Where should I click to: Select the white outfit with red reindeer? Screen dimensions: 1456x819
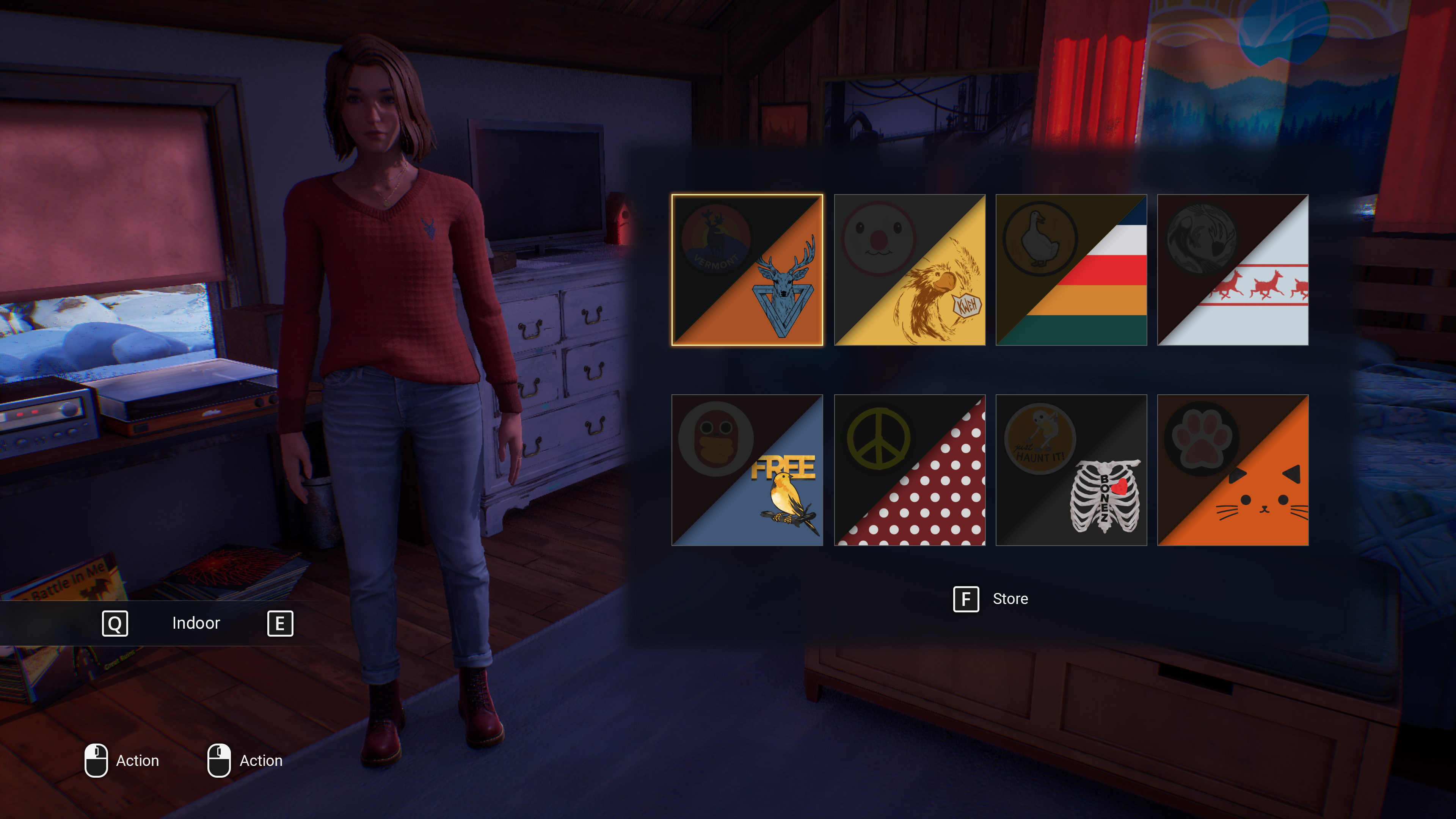pos(1233,270)
